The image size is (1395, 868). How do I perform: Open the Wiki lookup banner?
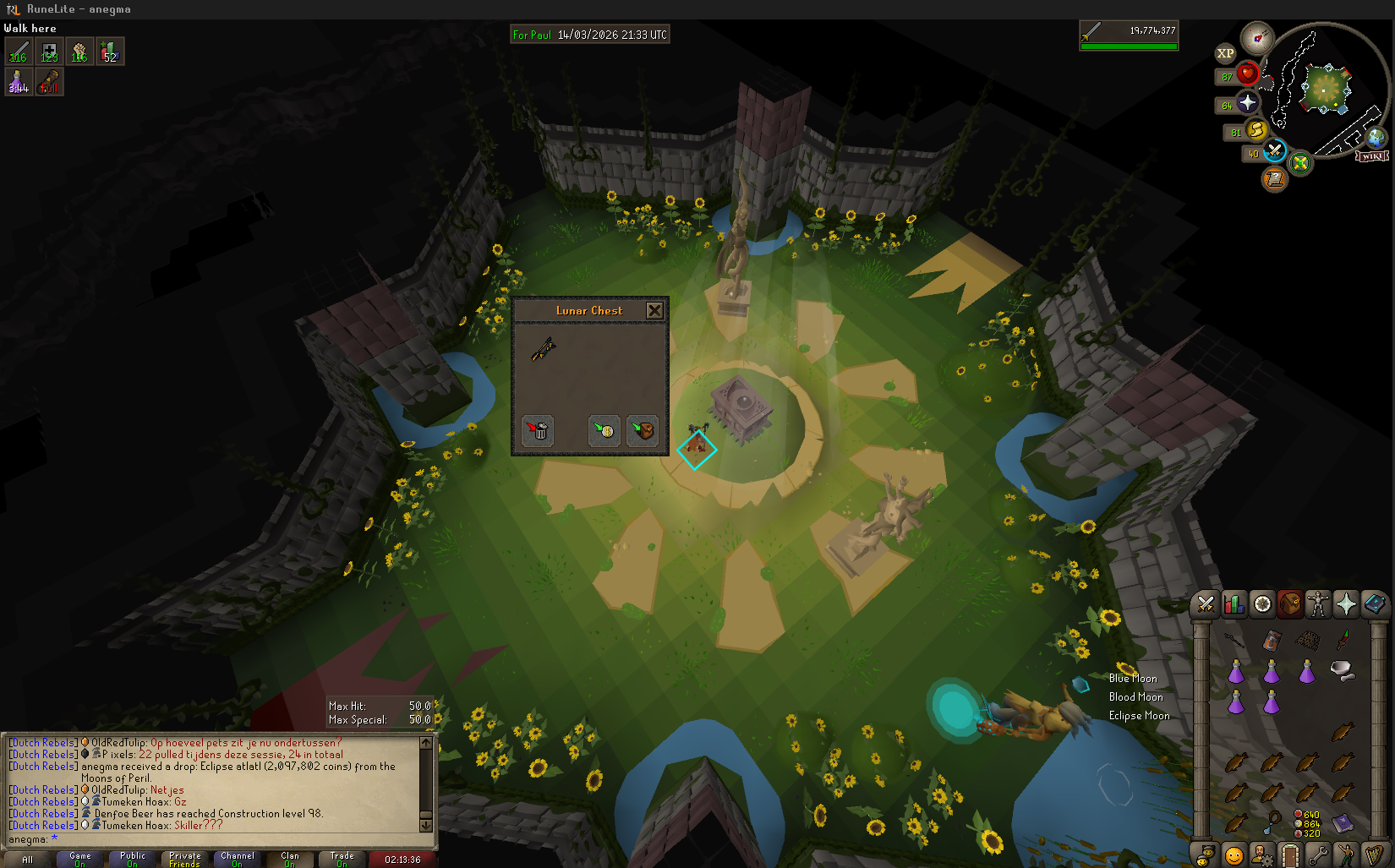pyautogui.click(x=1372, y=156)
